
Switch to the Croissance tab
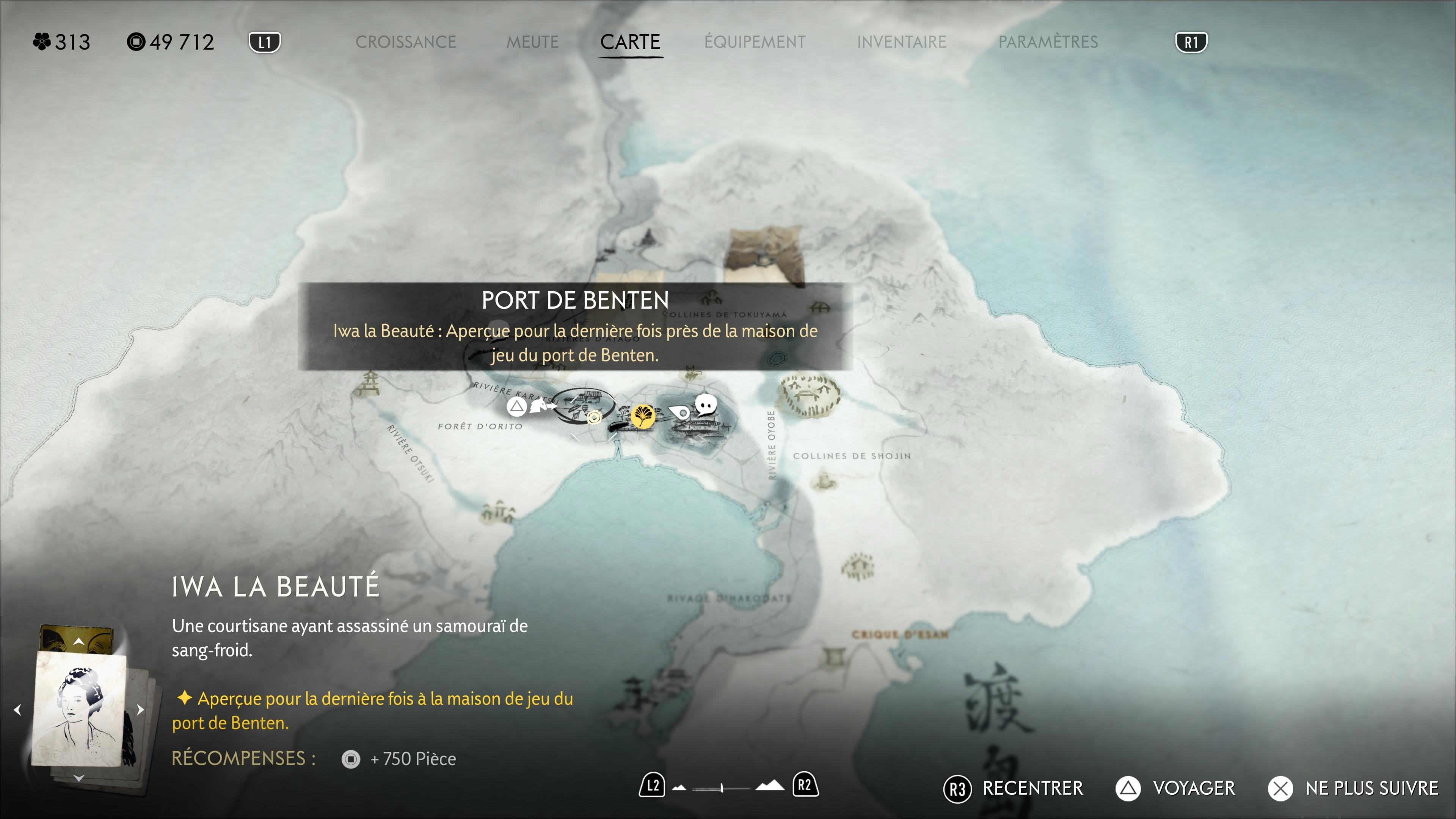pos(405,42)
